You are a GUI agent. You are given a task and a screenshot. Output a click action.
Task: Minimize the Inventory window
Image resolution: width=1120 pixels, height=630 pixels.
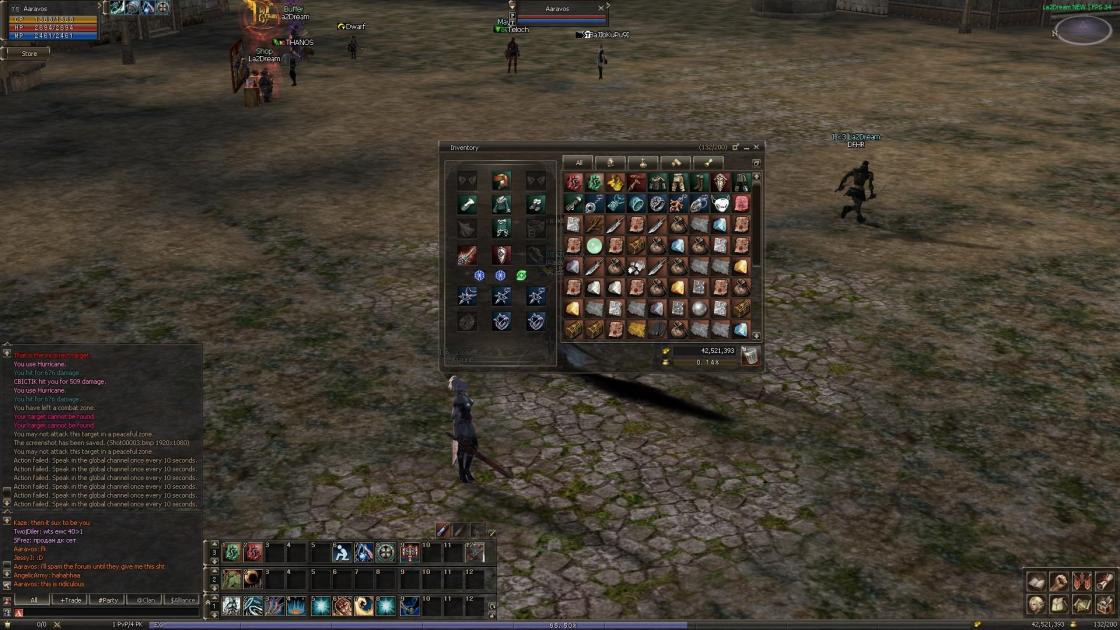(x=746, y=147)
